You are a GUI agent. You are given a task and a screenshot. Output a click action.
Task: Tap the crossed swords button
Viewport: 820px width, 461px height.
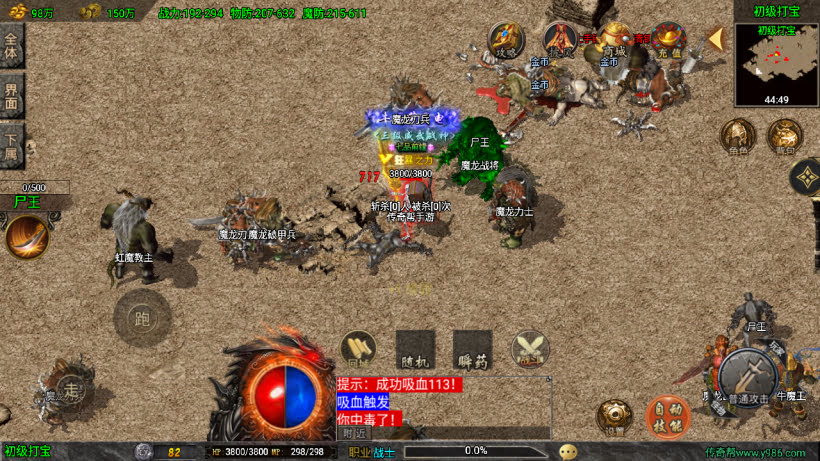(x=529, y=348)
